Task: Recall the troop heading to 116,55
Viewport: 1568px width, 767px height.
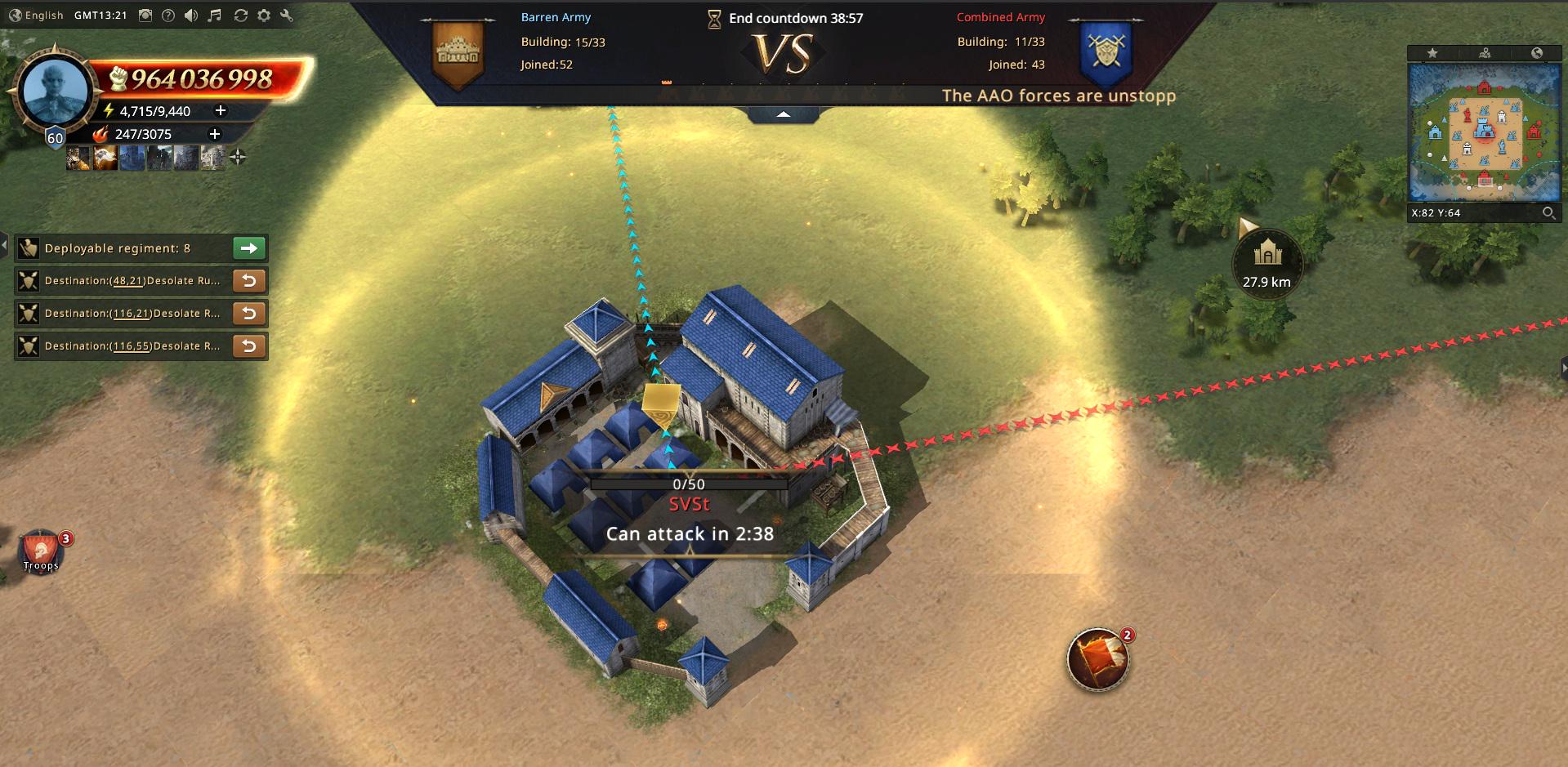Action: pos(249,346)
